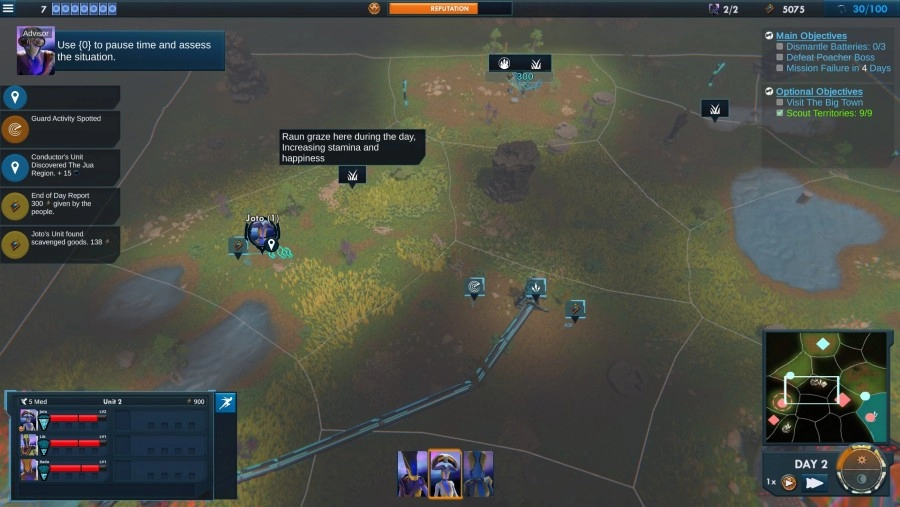Viewport: 900px width, 507px height.
Task: Open the Optional Objectives heading
Action: coord(818,92)
